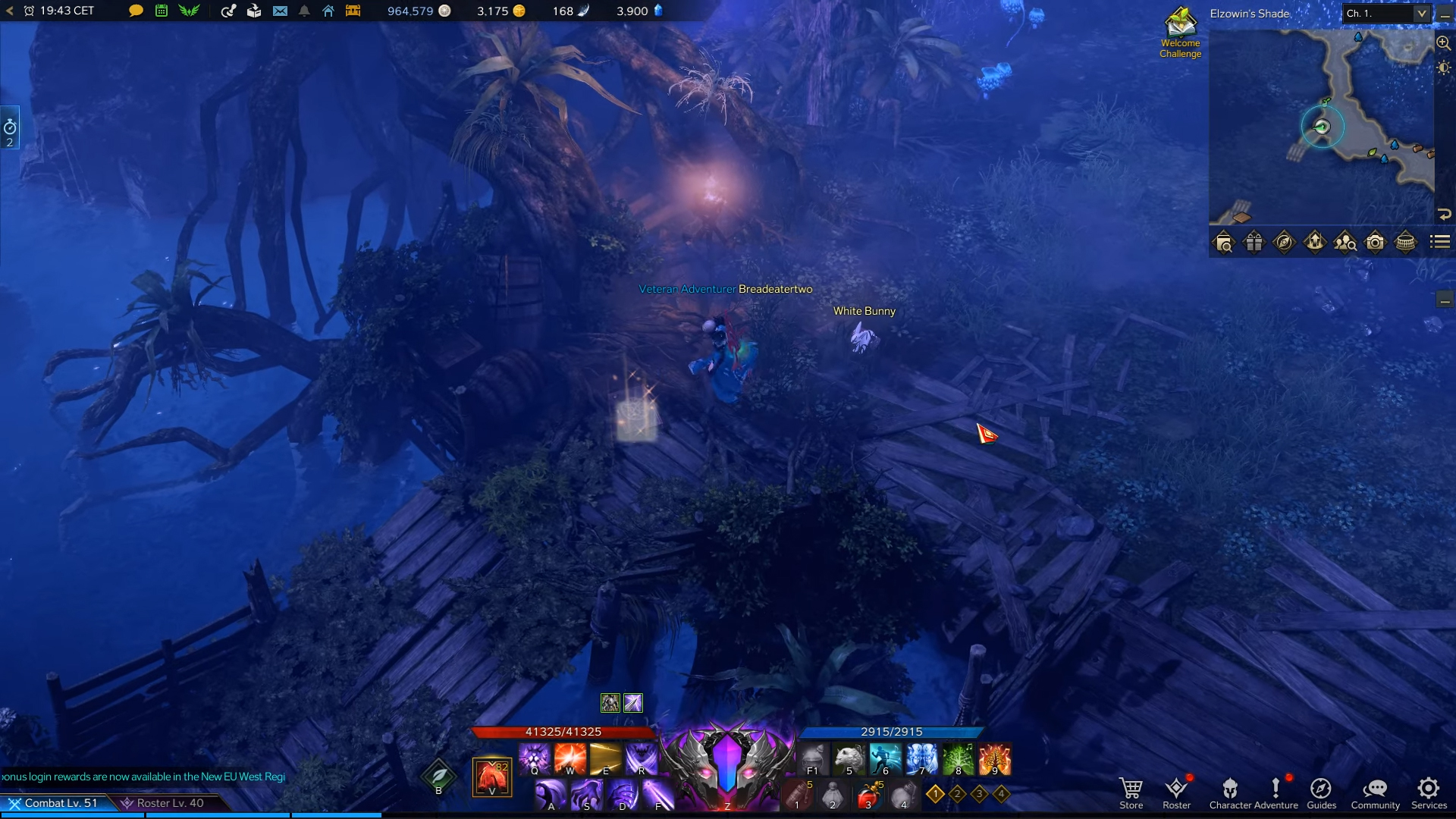Open the Roster menu
1456x819 pixels.
pyautogui.click(x=1176, y=792)
